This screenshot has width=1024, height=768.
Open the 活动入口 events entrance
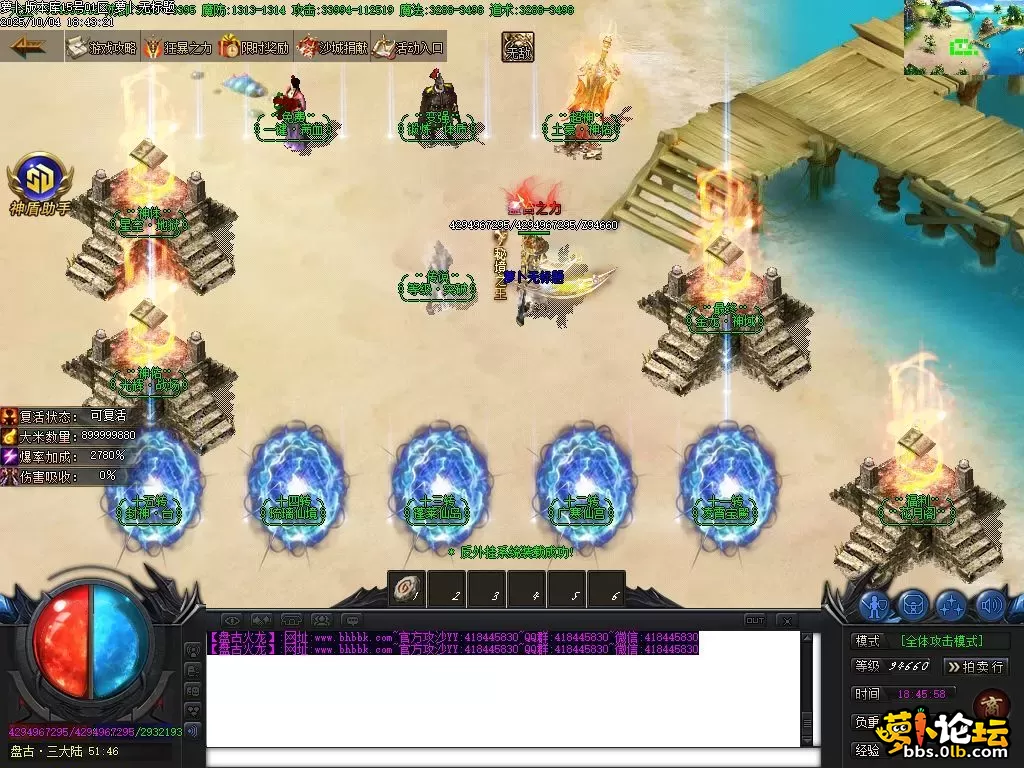(x=408, y=47)
